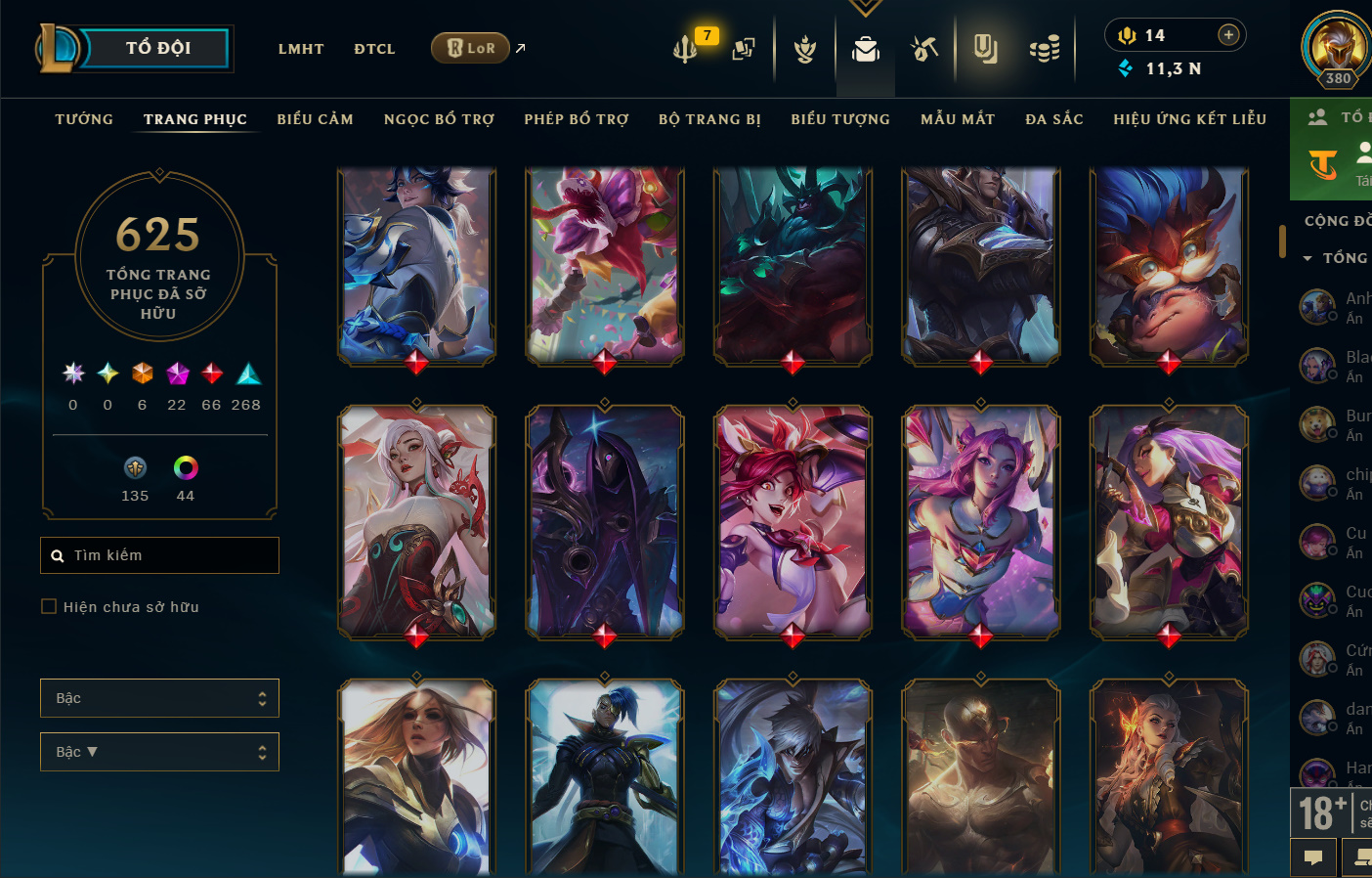Open the HIỆU ỨNG KẾT LIỄU tab

(1189, 119)
